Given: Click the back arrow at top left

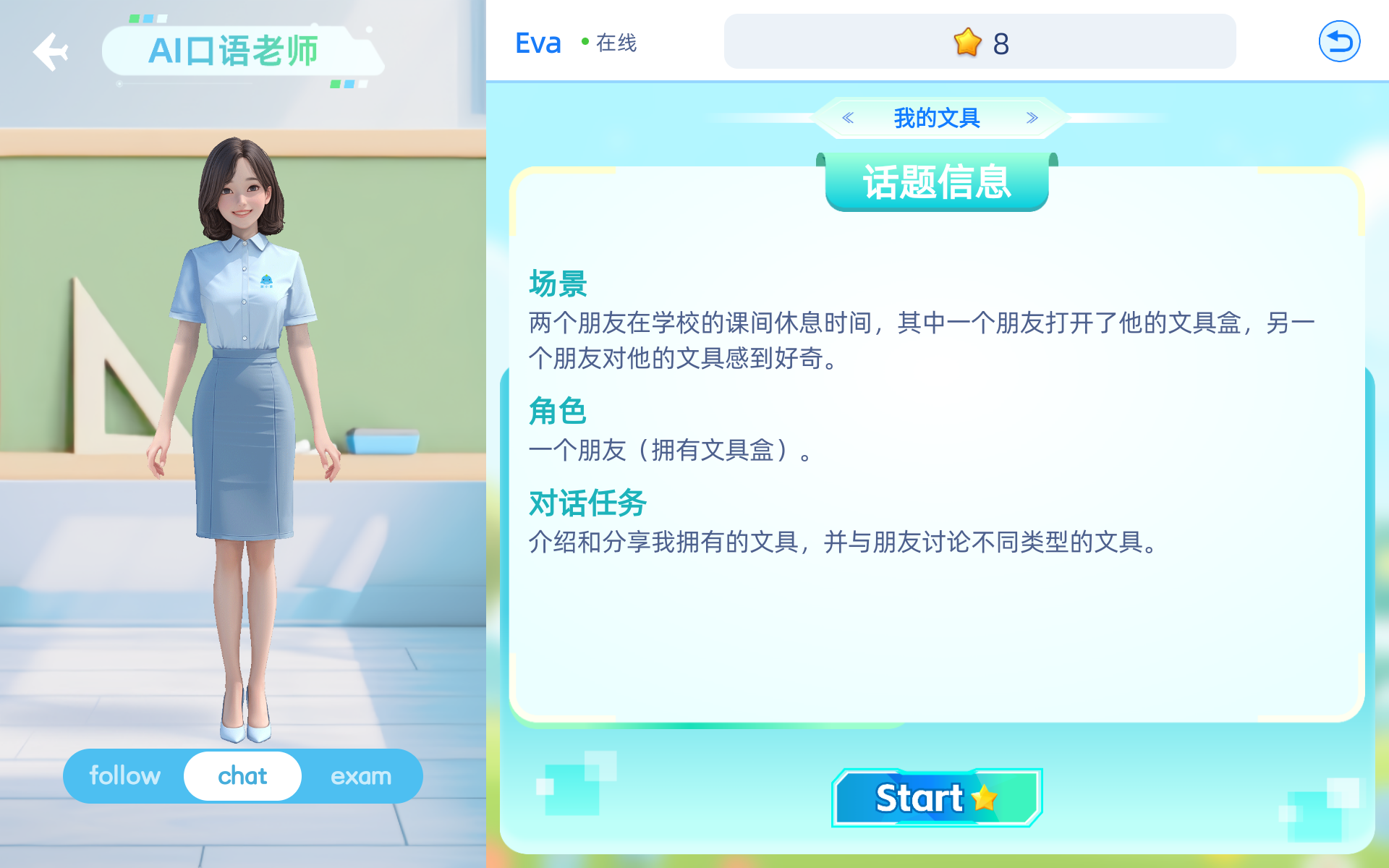Looking at the screenshot, I should tap(49, 51).
